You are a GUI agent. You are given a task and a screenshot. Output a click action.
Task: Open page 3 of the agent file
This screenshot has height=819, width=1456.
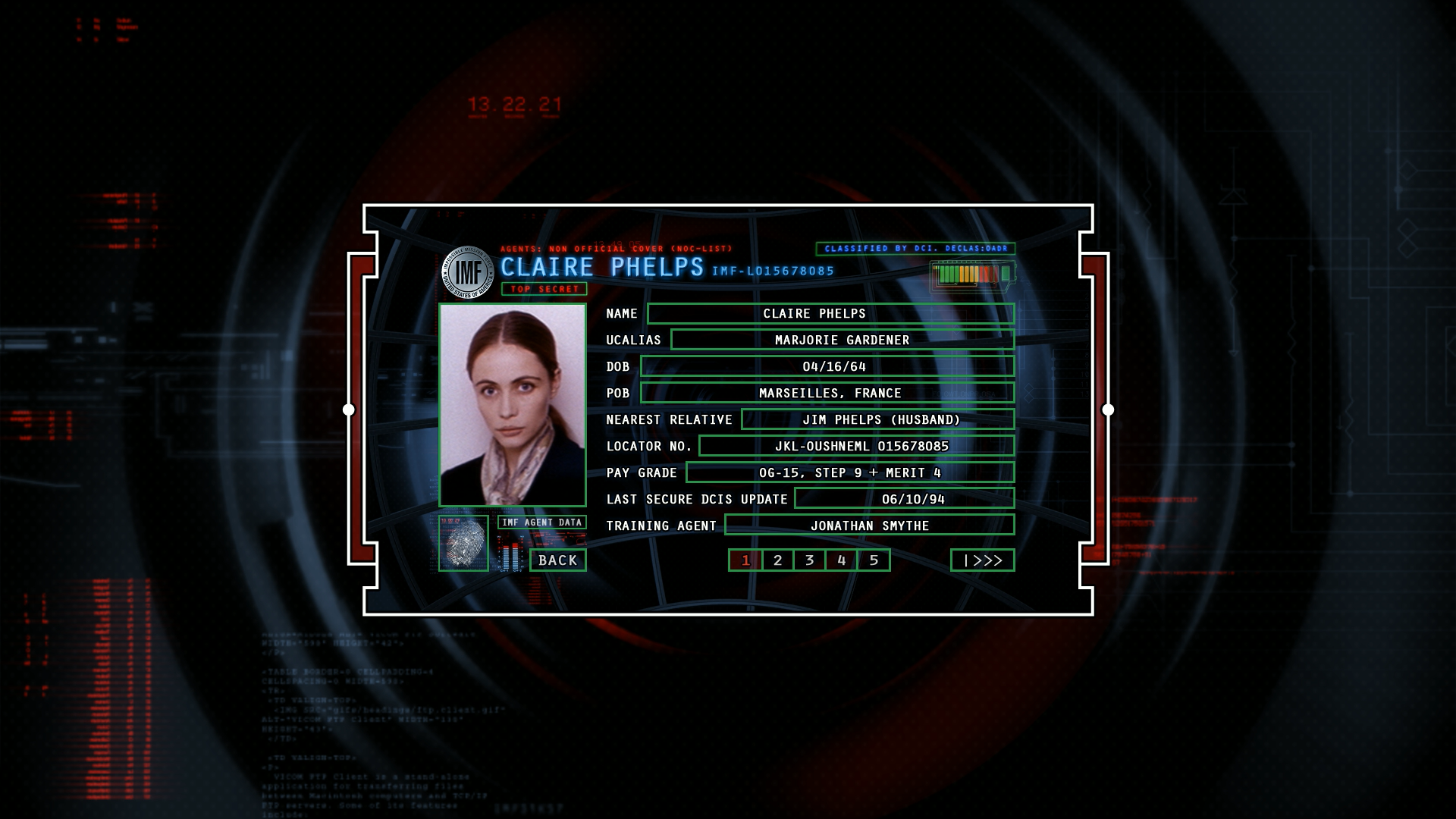click(809, 560)
